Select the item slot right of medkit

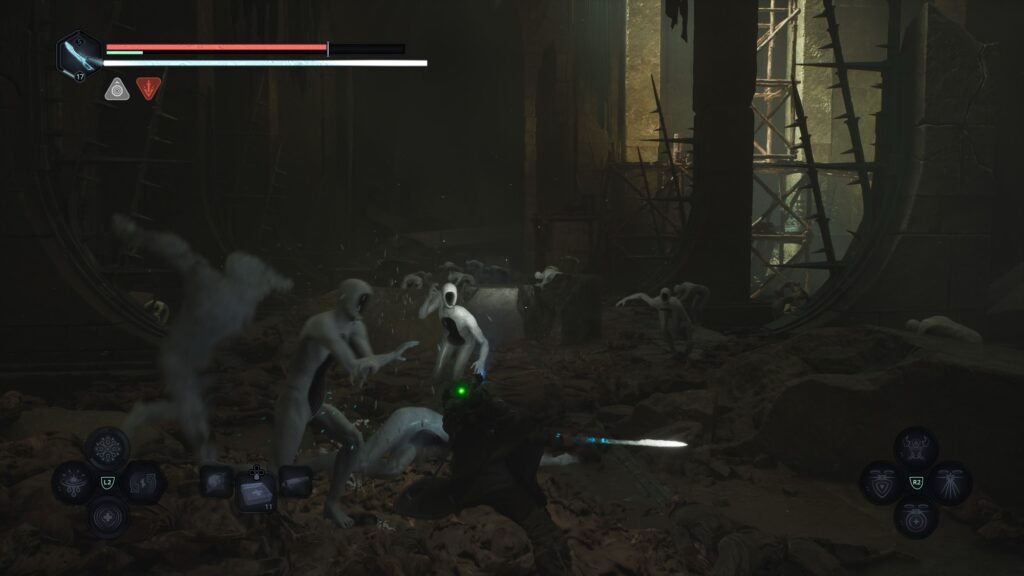tap(295, 482)
